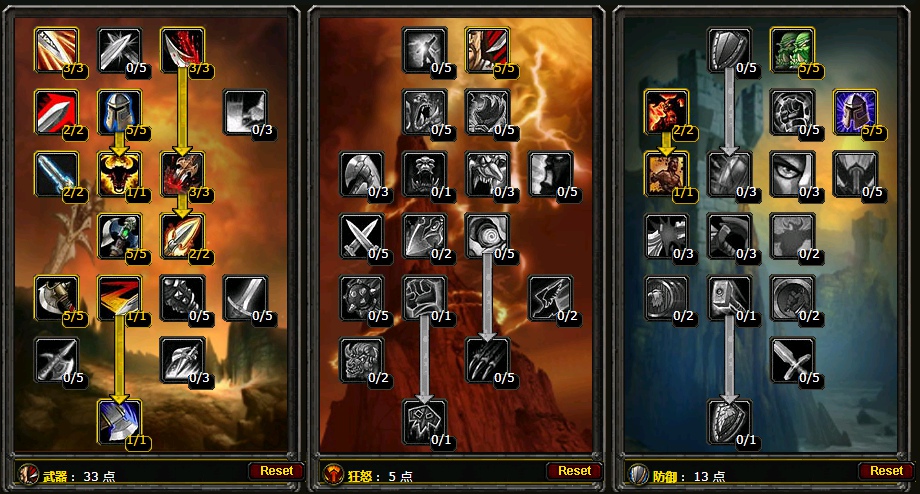Choose the green twin-faces 5/5 Protection talent
920x494 pixels.
coord(792,49)
